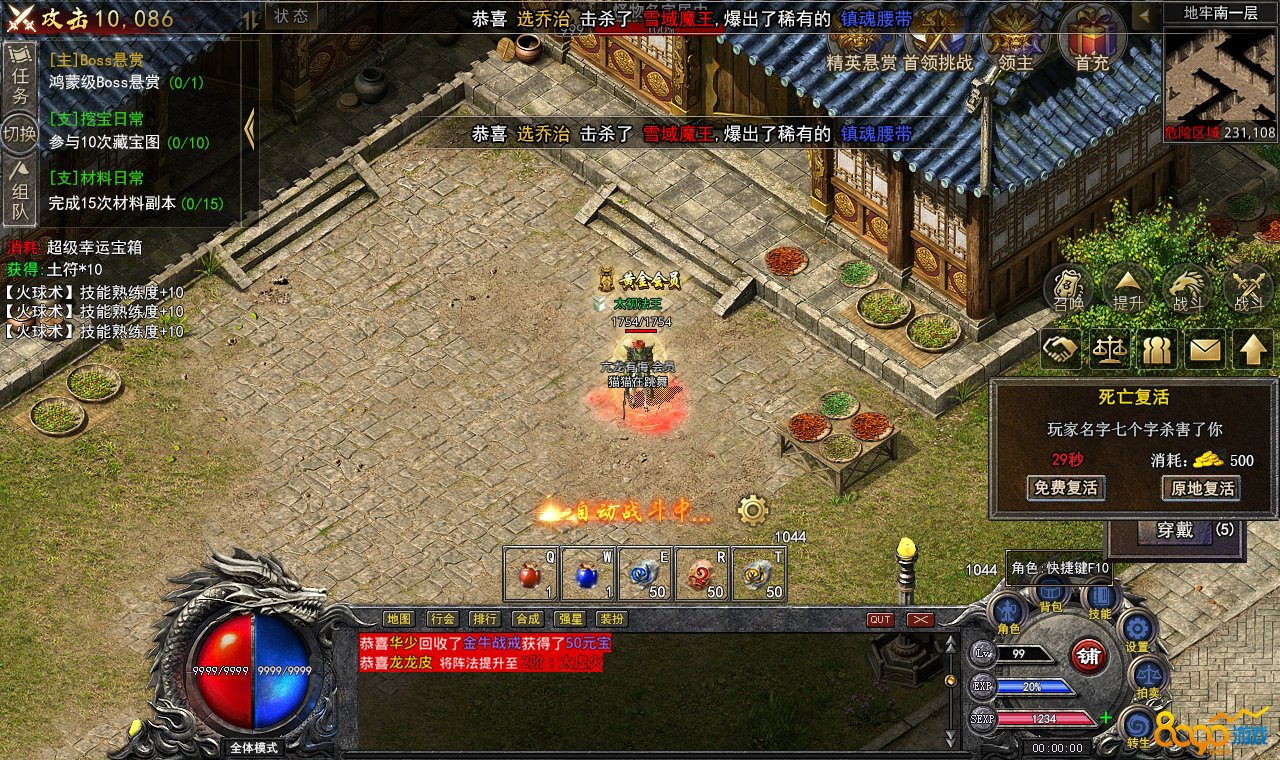Screen dimensions: 1280x760
Task: Open the 行会 guild panel
Action: point(442,619)
